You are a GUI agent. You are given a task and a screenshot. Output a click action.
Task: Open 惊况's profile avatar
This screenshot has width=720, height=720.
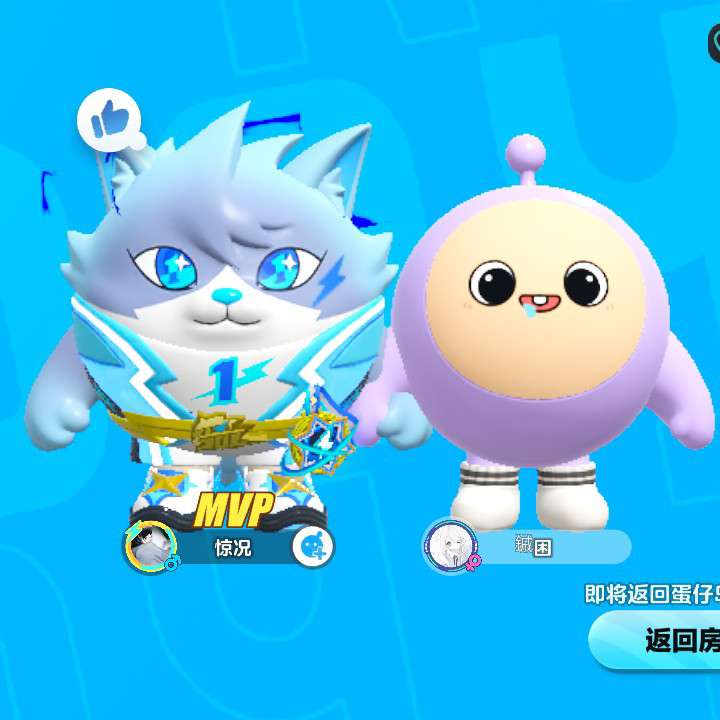tap(151, 546)
